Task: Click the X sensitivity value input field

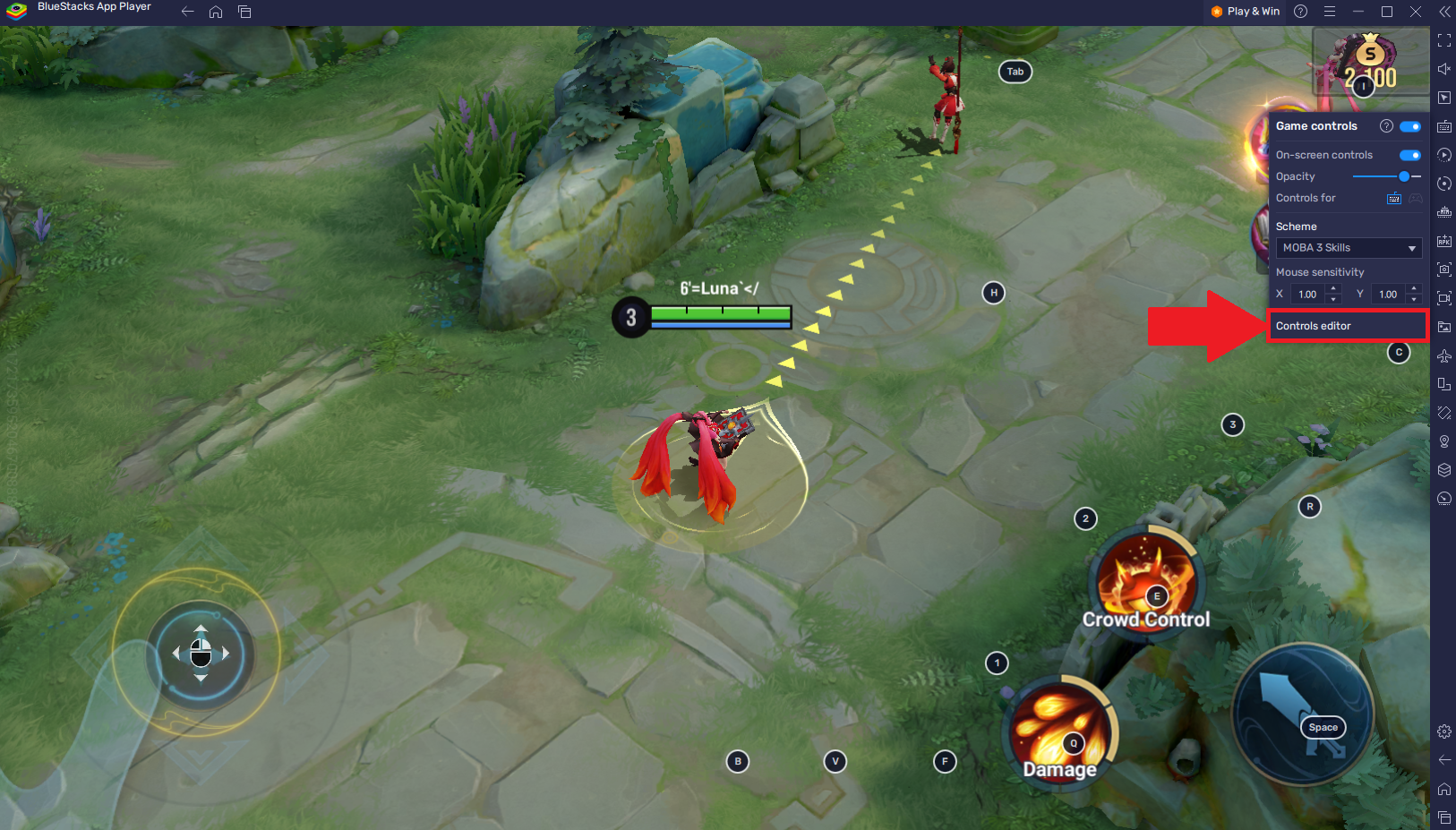Action: [1307, 294]
